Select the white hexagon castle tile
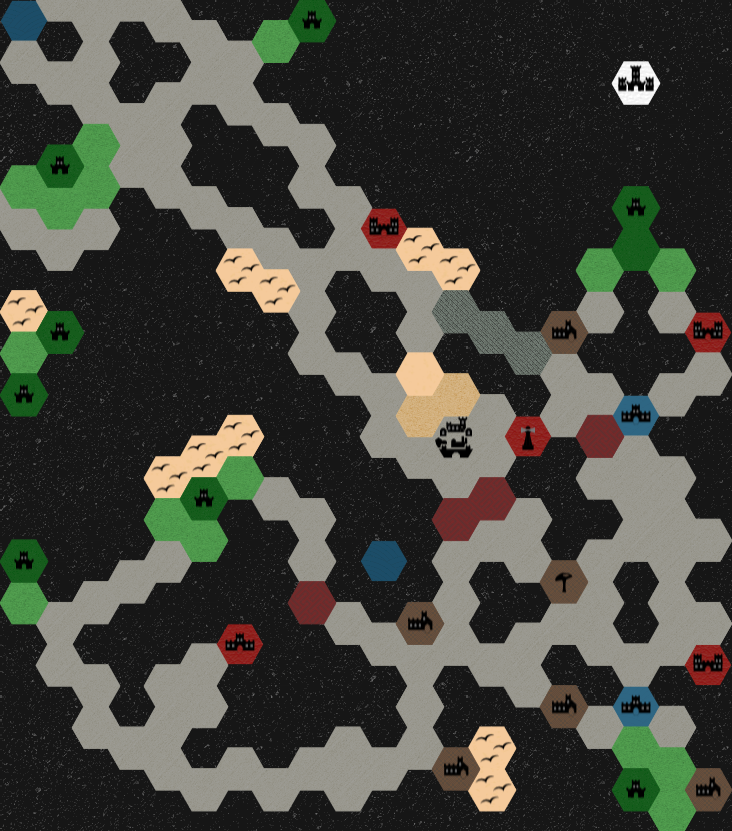 636,83
